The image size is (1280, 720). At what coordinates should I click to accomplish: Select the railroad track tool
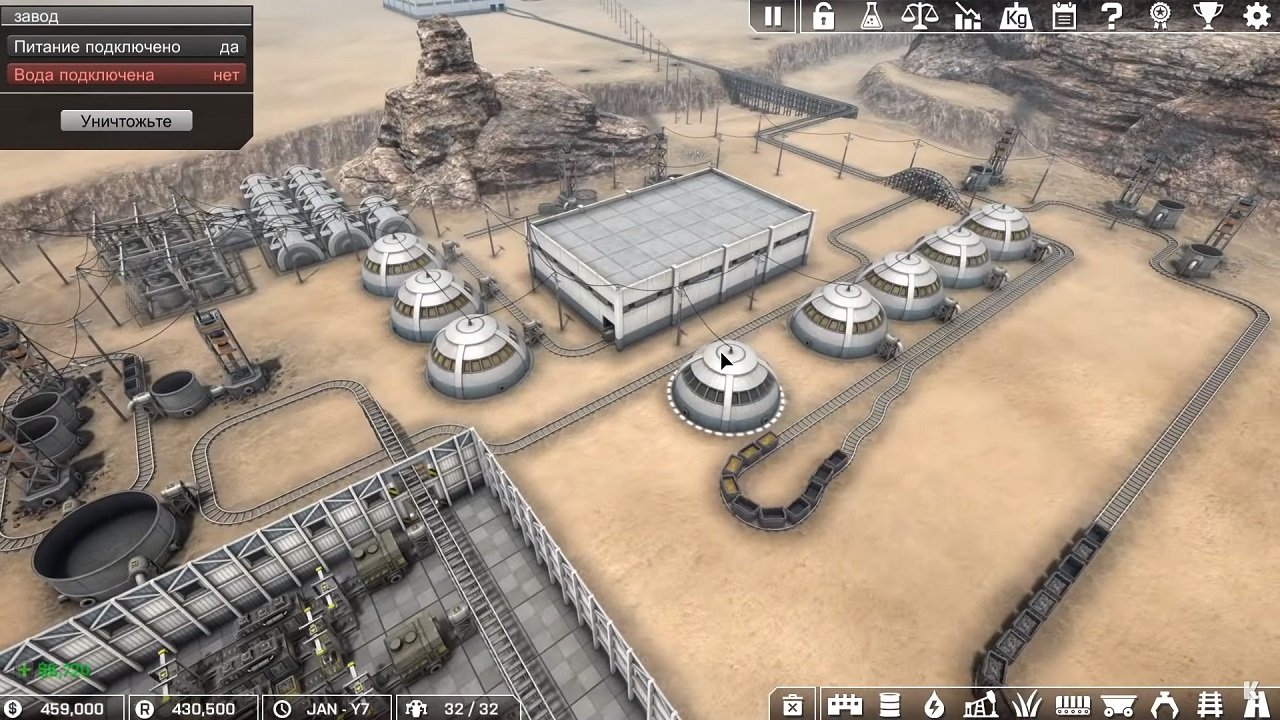pyautogui.click(x=1211, y=706)
